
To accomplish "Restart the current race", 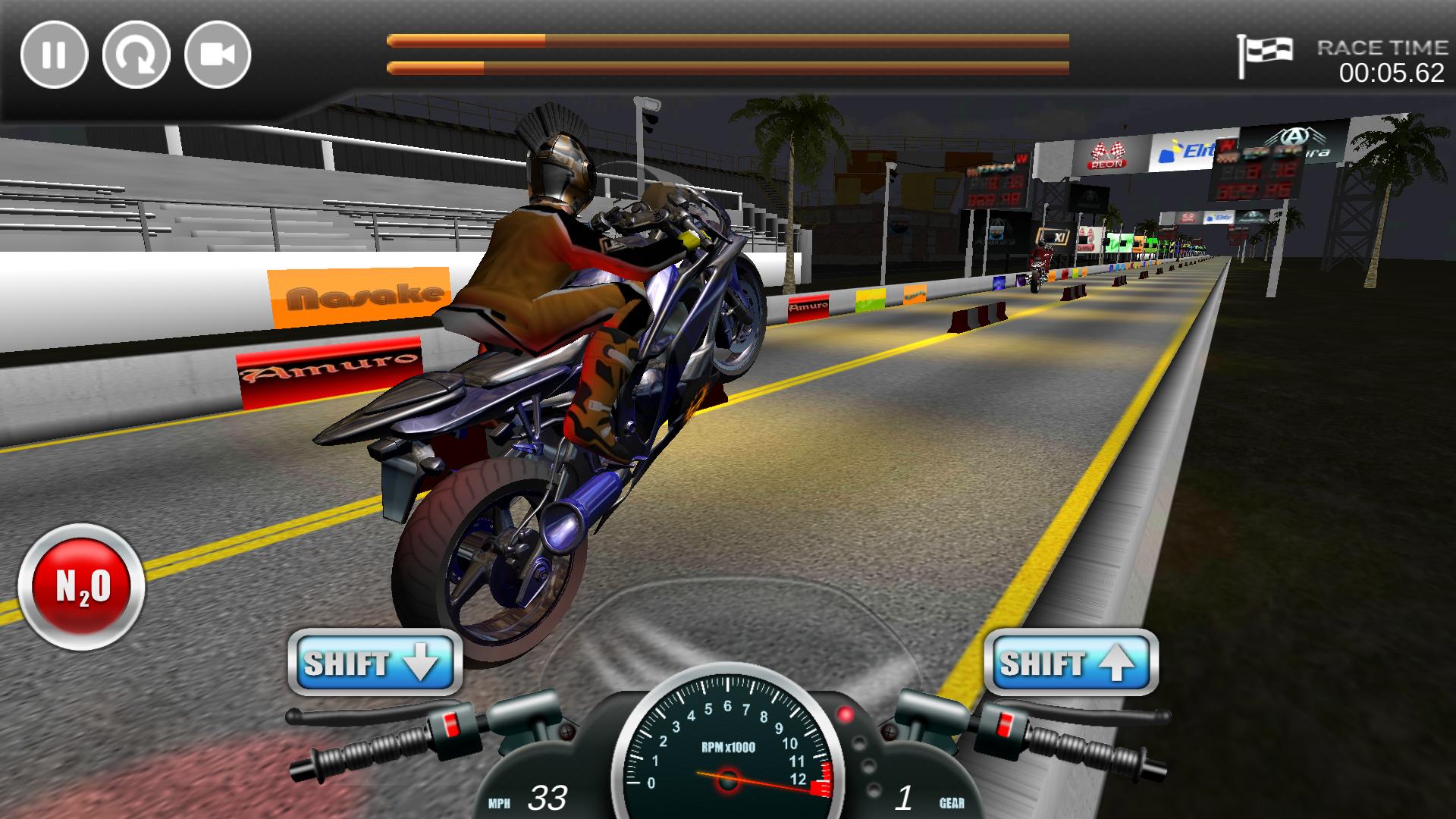I will (136, 55).
